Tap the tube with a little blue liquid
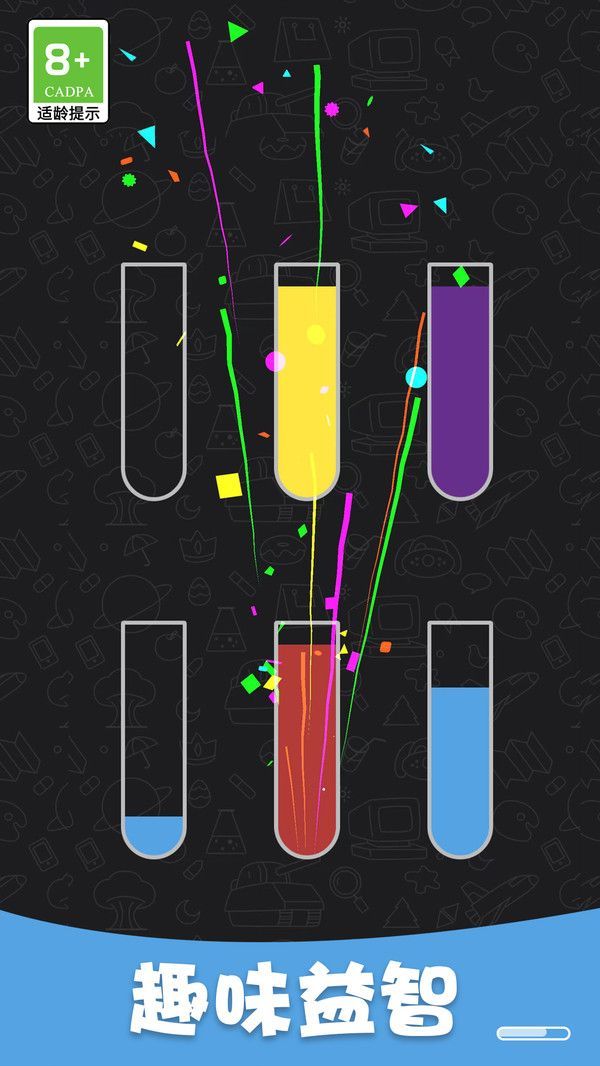Screen dimensions: 600x1066 pos(153,740)
